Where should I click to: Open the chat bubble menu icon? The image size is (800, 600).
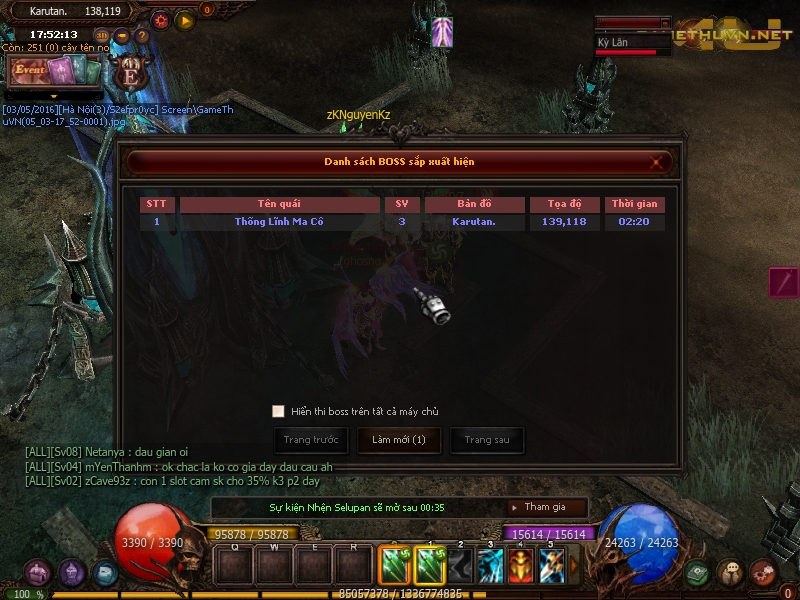[730, 573]
